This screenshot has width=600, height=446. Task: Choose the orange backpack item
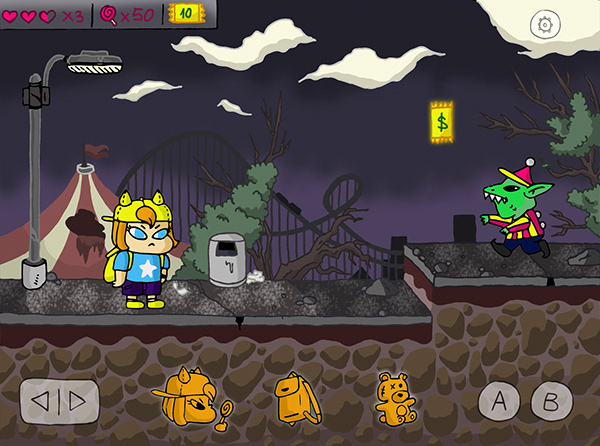(x=296, y=398)
